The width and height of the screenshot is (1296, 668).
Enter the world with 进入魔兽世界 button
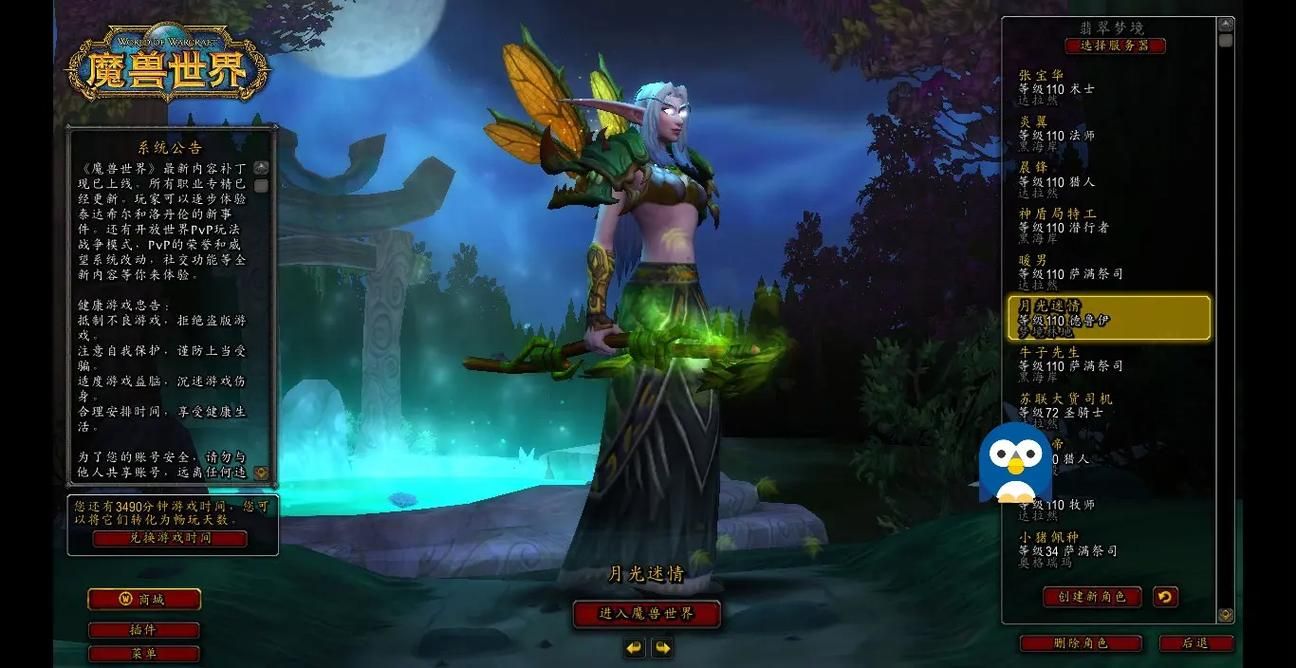[x=646, y=613]
